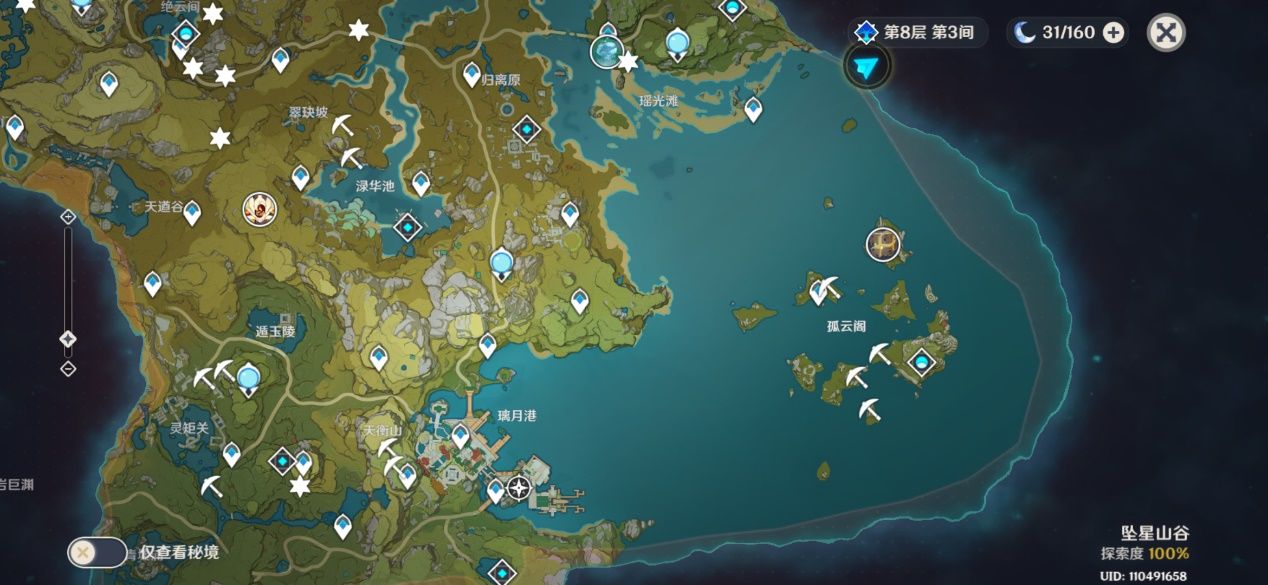Screen dimensions: 1268x585
Task: Select the boss portrait marker near 天遒谷
Action: point(259,208)
